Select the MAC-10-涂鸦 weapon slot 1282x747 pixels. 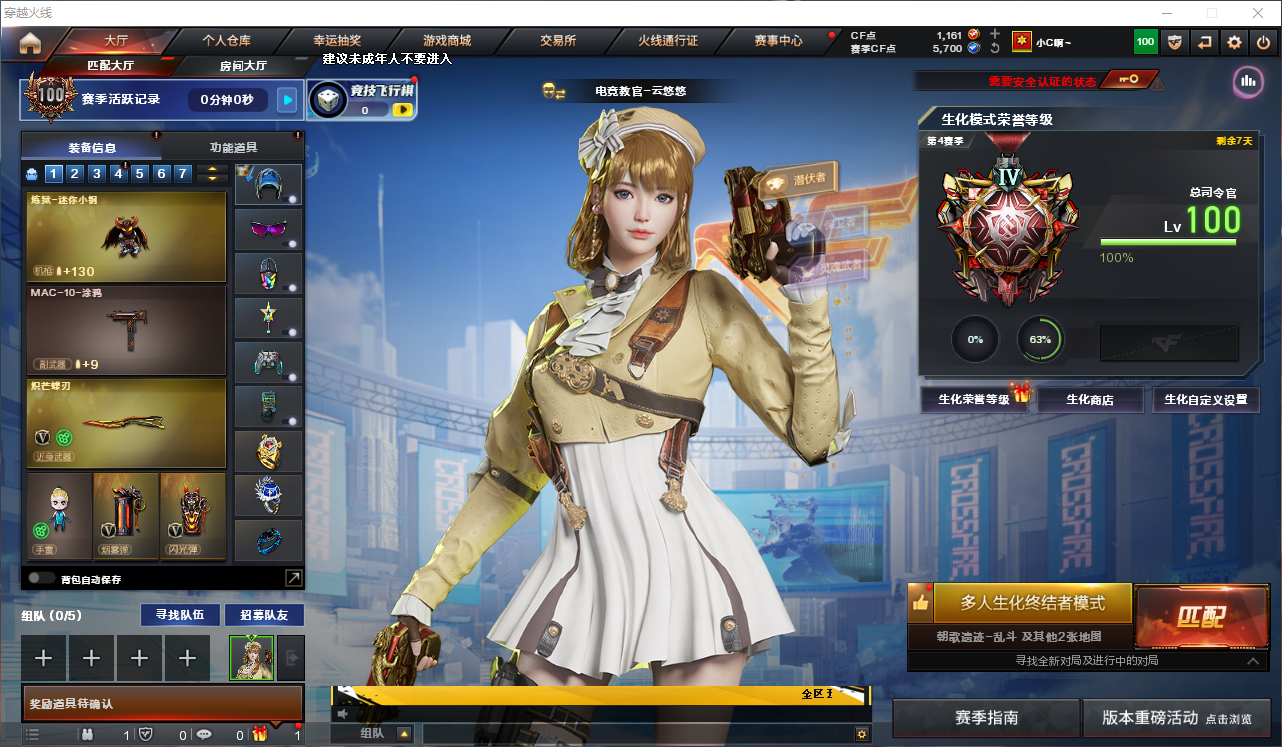click(127, 331)
